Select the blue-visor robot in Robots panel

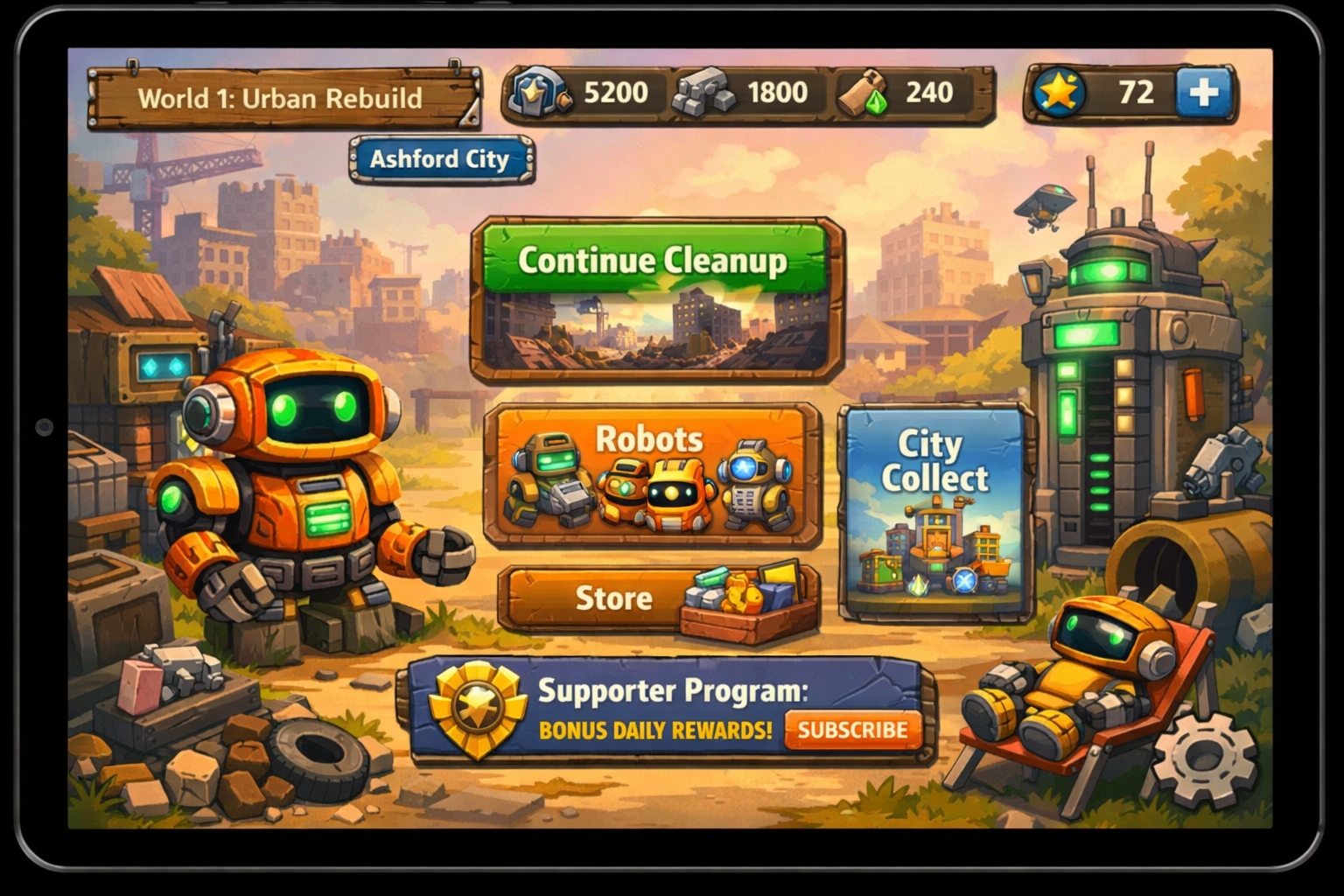(751, 486)
